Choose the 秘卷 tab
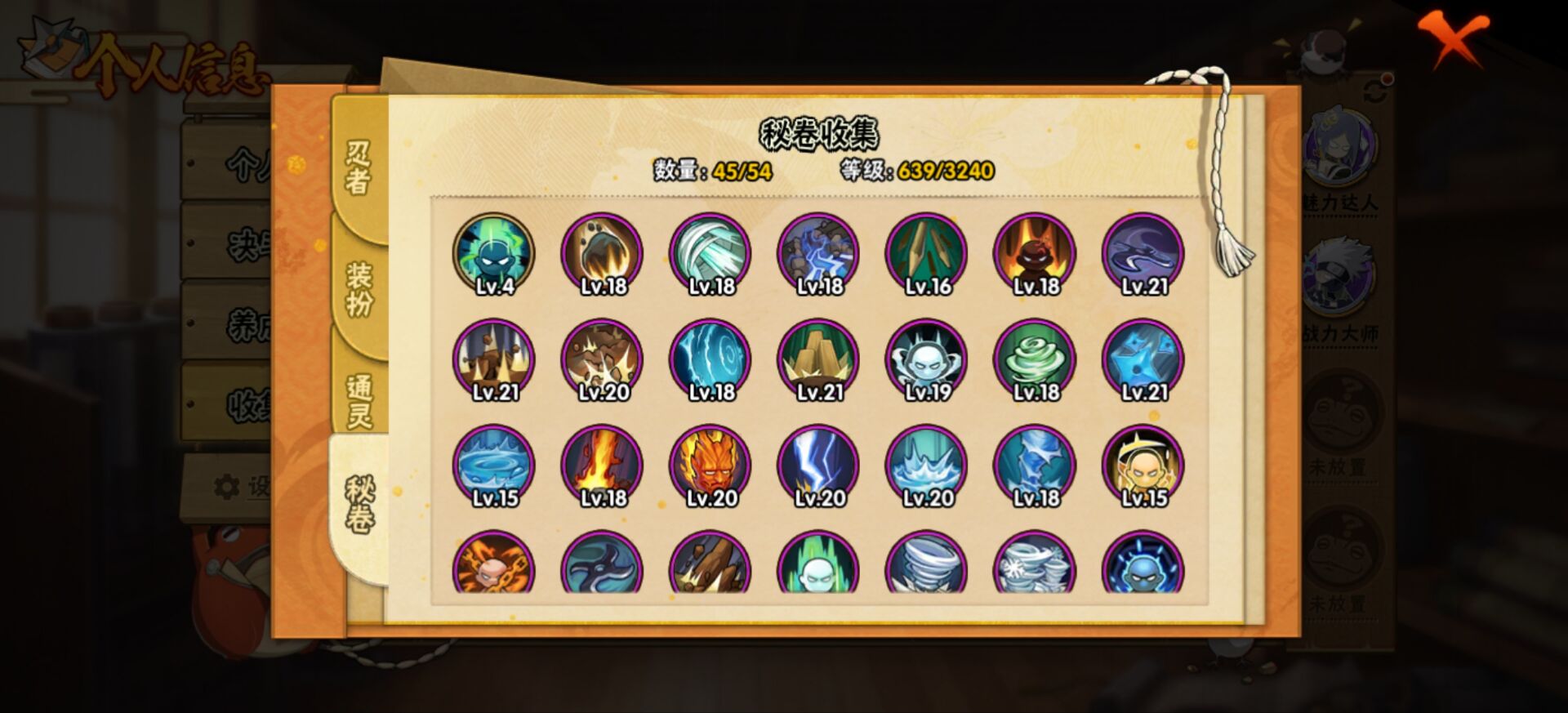Image resolution: width=1568 pixels, height=713 pixels. pos(359,506)
